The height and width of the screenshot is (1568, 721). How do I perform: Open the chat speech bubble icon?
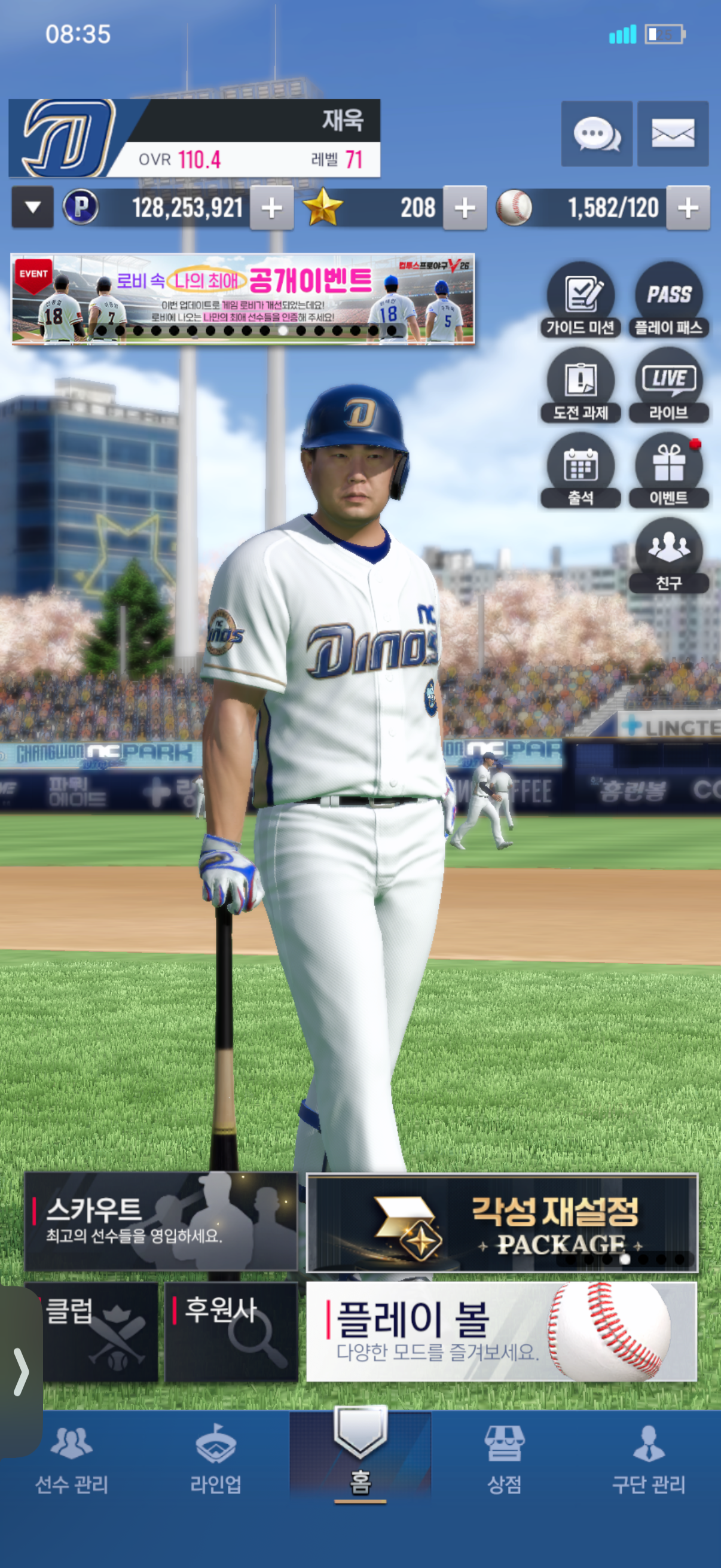[596, 133]
